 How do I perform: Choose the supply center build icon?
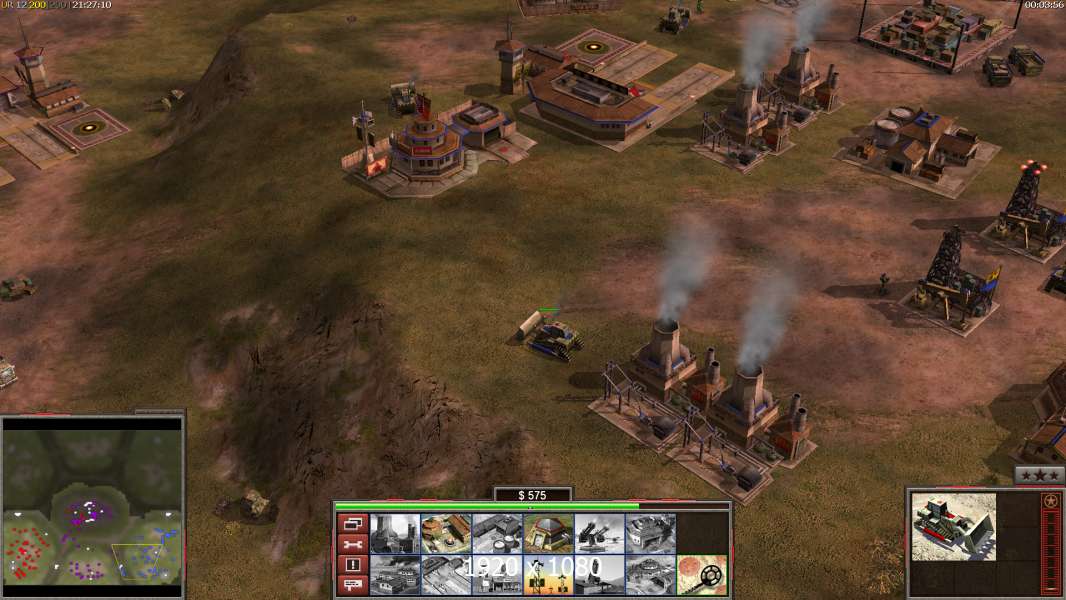click(446, 534)
